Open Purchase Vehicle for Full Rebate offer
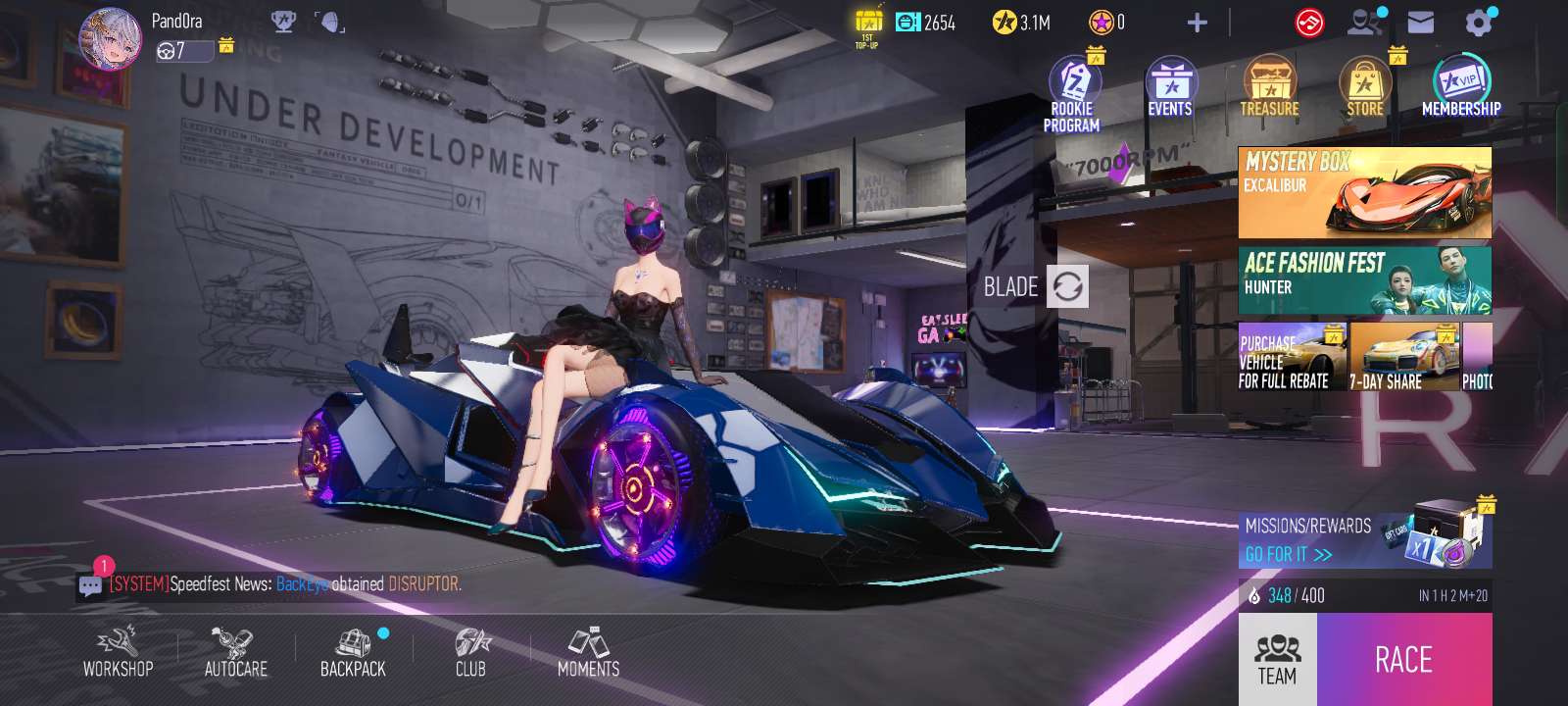This screenshot has height=706, width=1568. (x=1291, y=357)
